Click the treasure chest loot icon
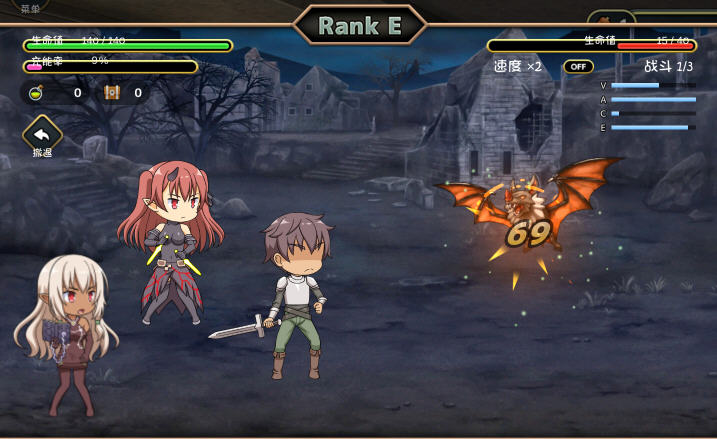Viewport: 717px width, 439px height. (112, 93)
